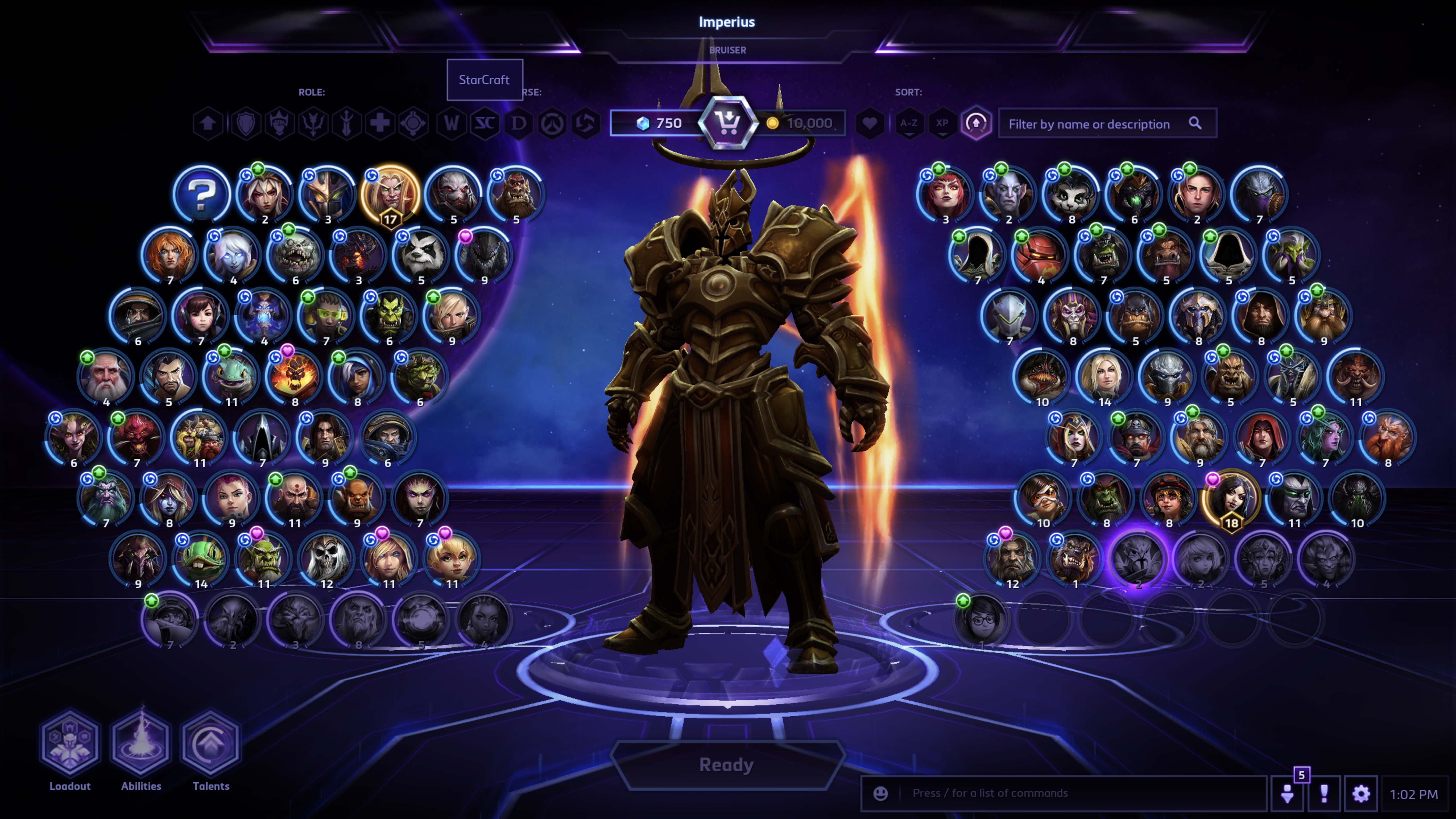Open the gear settings menu
The image size is (1456, 819).
pyautogui.click(x=1361, y=794)
